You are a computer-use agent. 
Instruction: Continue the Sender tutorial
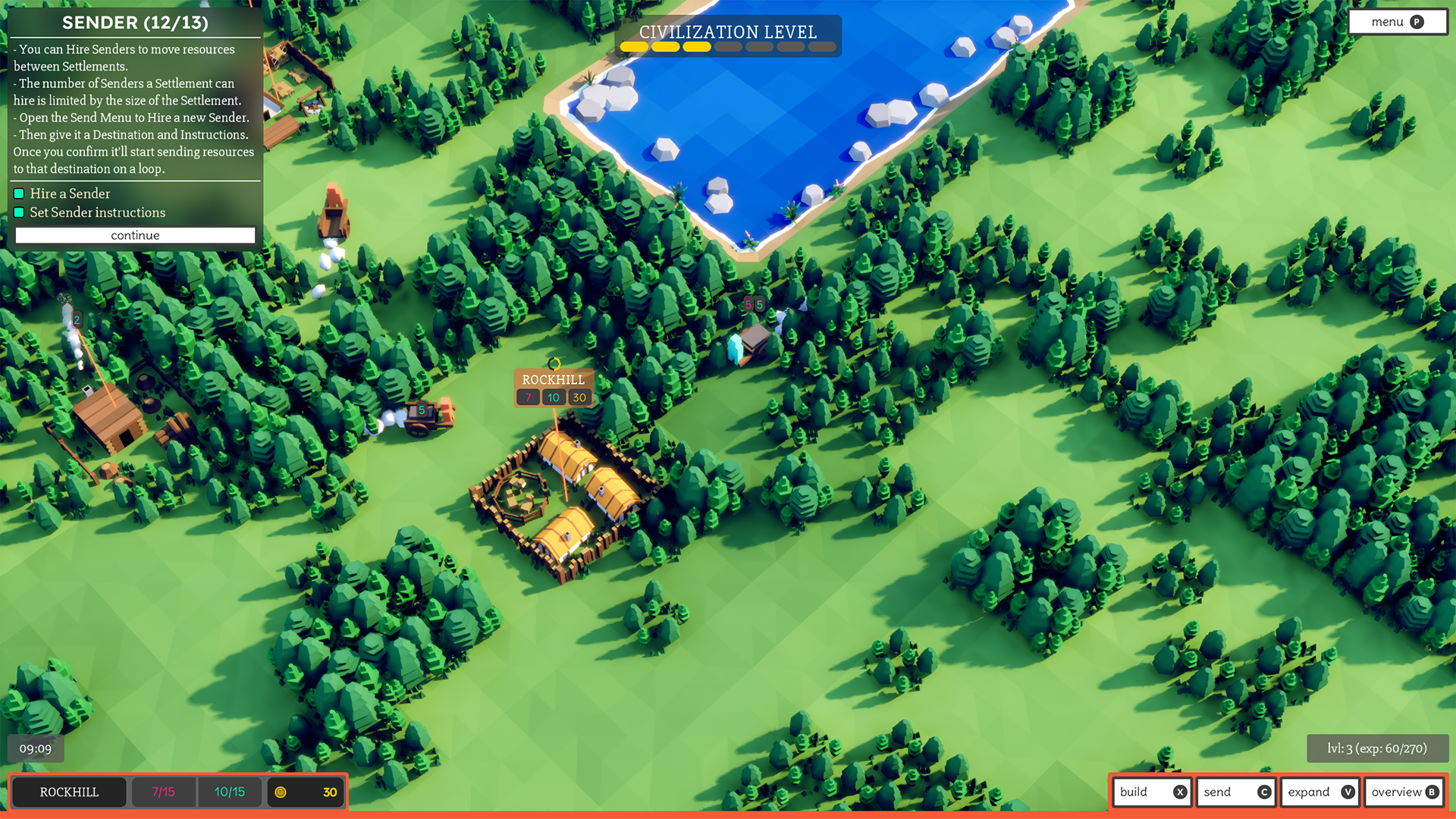[135, 236]
